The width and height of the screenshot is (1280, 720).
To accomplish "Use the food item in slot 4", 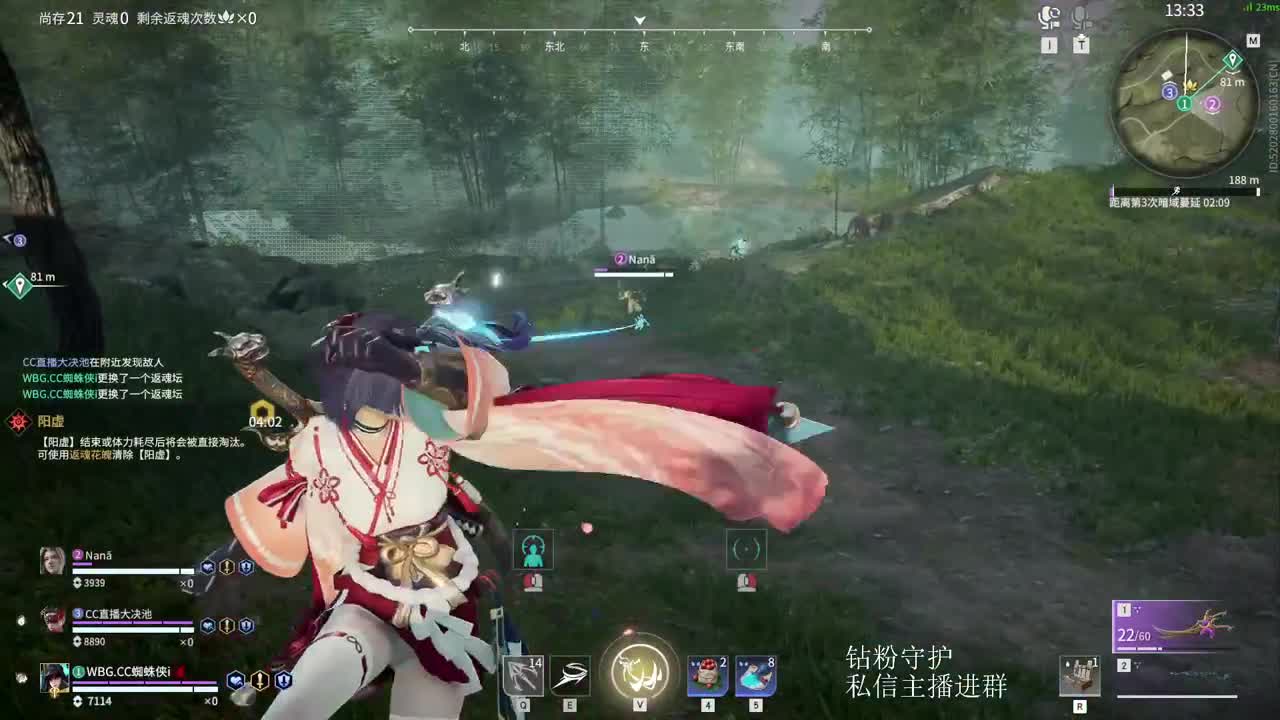I will 706,677.
